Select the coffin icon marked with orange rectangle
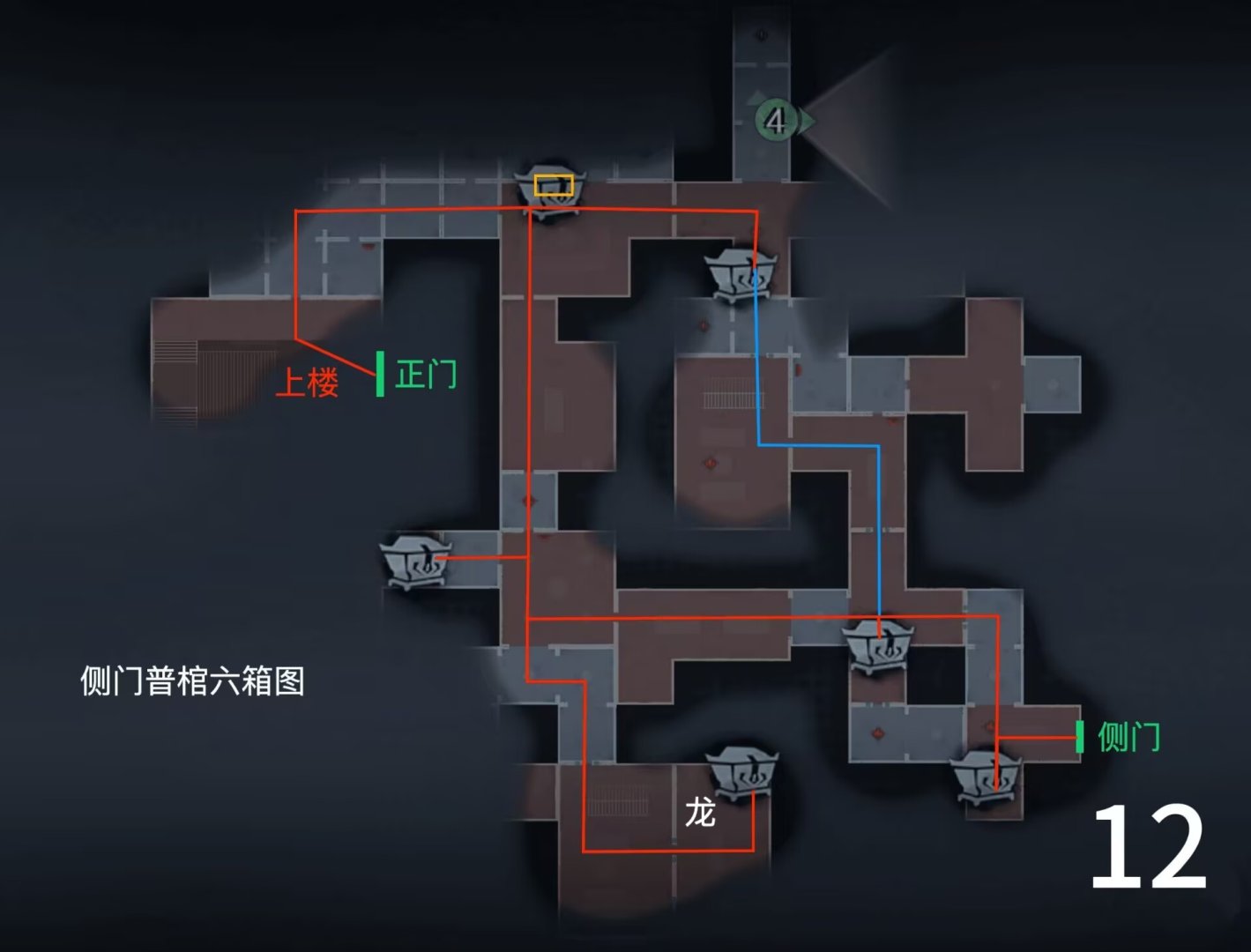 [554, 190]
